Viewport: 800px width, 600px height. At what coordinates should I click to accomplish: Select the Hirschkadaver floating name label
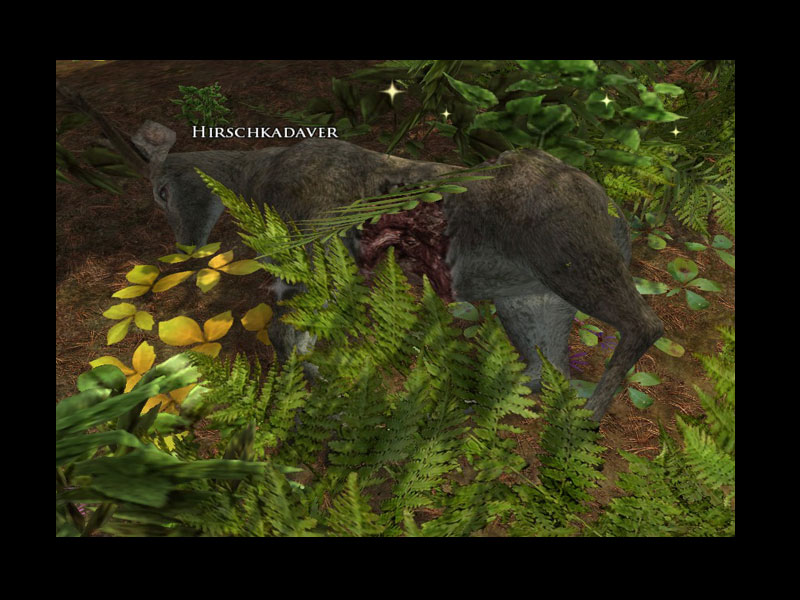(x=265, y=132)
